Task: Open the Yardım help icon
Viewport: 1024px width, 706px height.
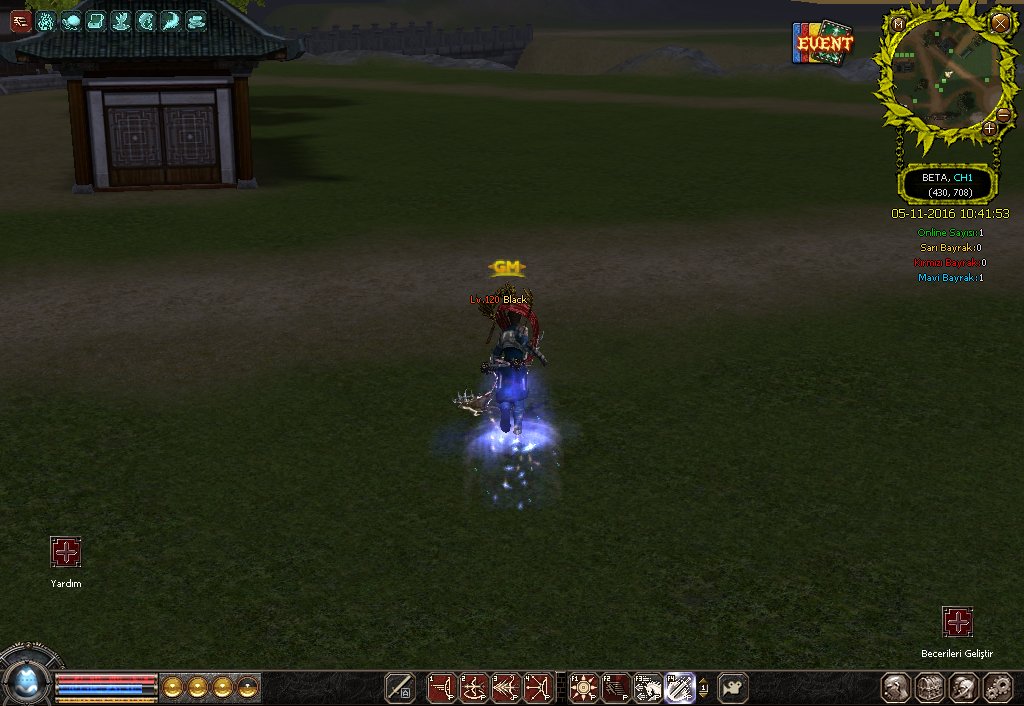Action: pyautogui.click(x=66, y=552)
